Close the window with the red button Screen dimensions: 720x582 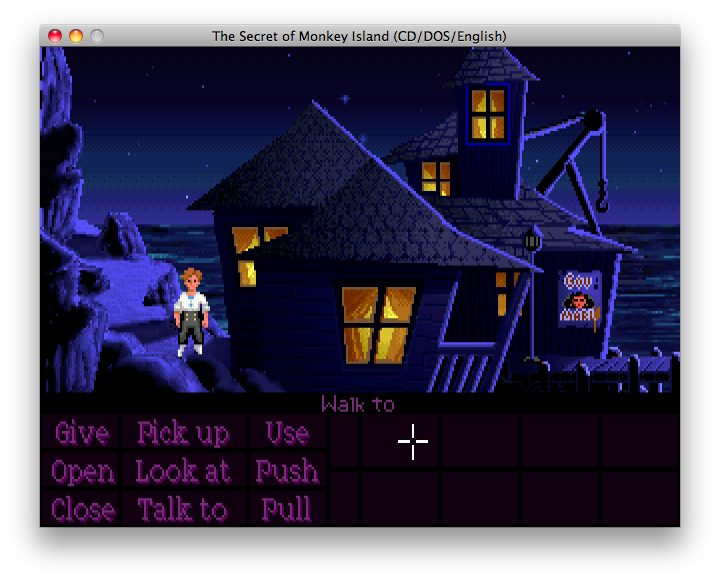tap(55, 36)
